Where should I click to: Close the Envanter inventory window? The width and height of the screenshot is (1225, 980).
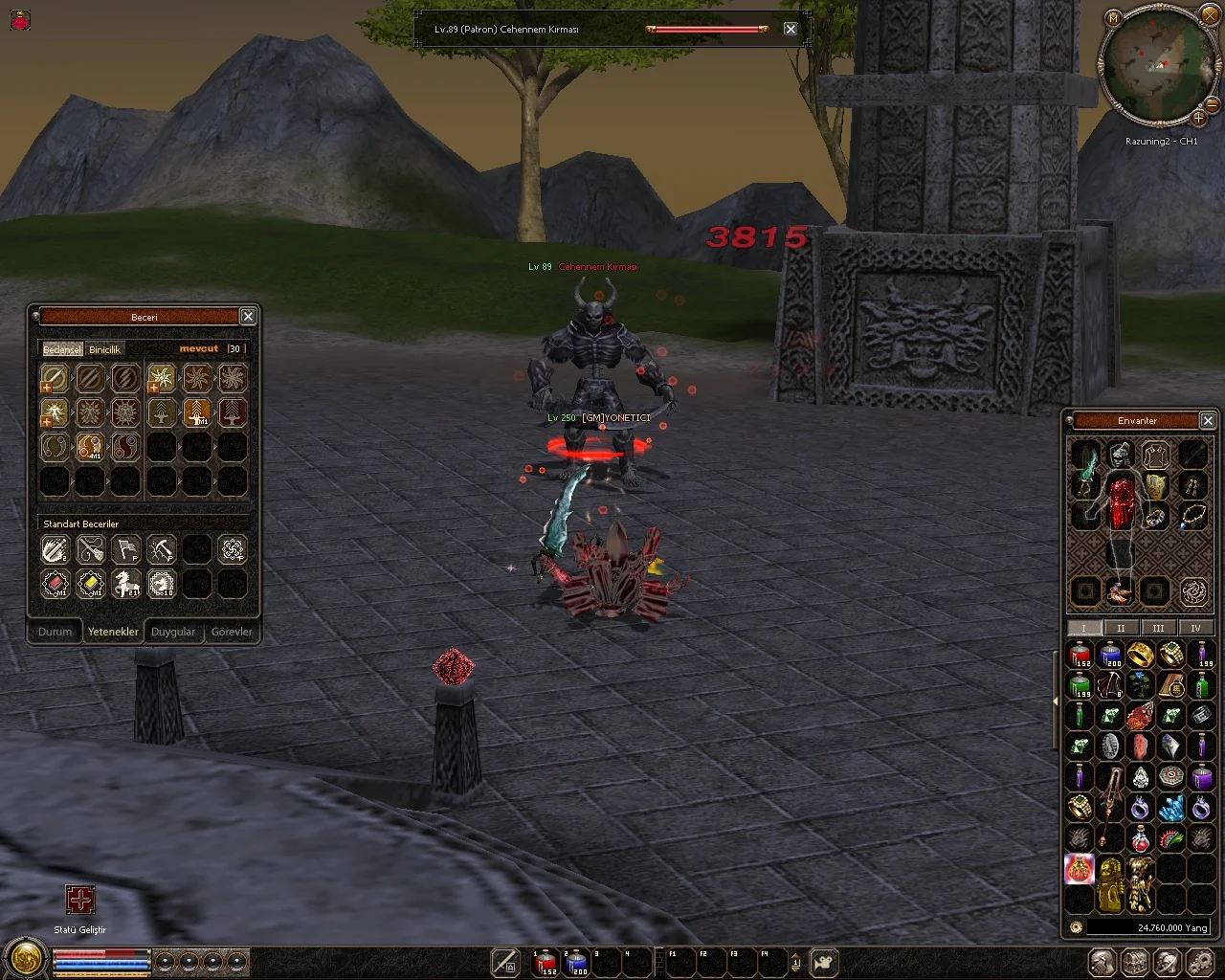point(1208,420)
